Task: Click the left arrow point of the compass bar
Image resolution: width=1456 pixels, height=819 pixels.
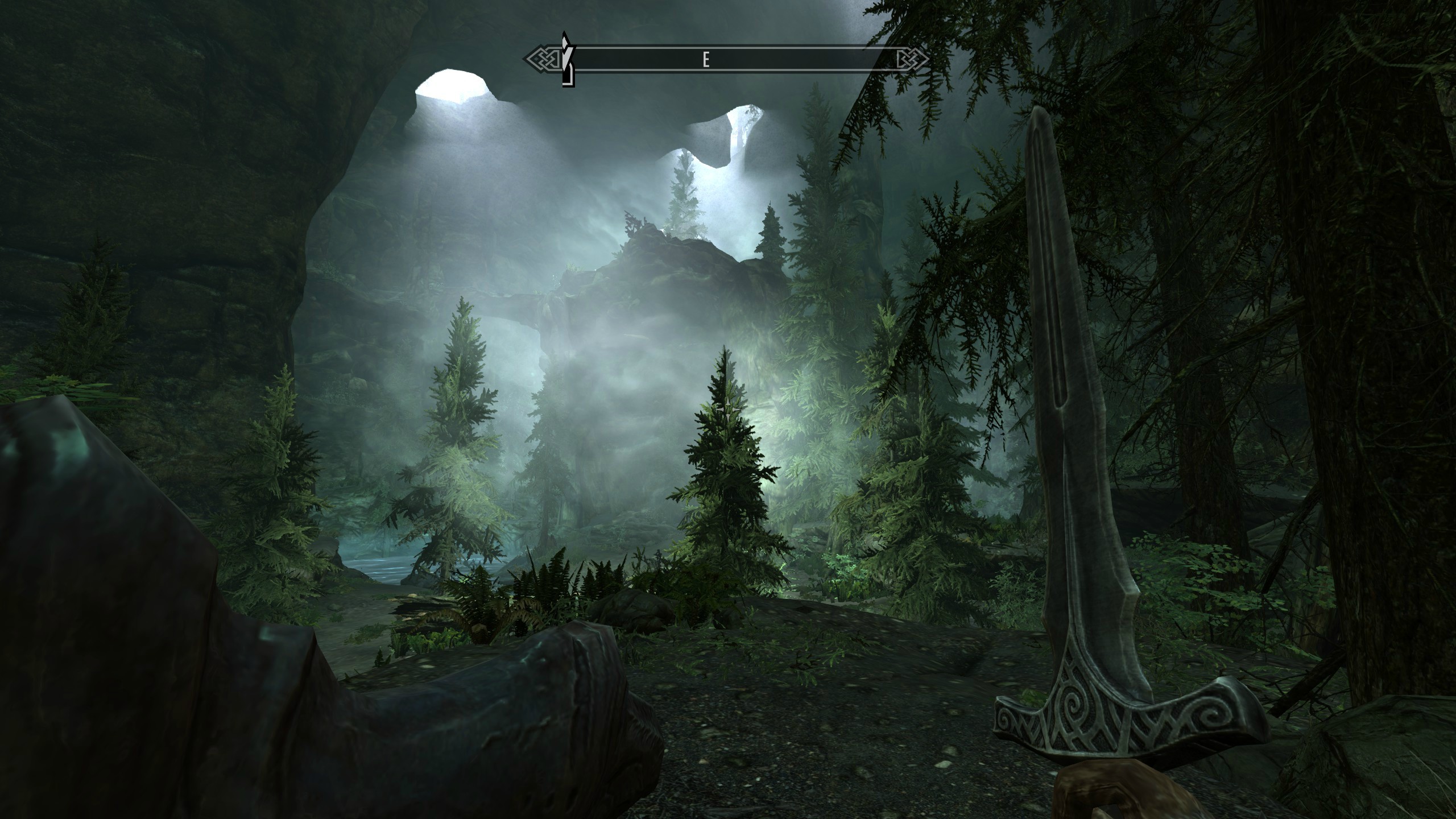Action: pos(526,59)
